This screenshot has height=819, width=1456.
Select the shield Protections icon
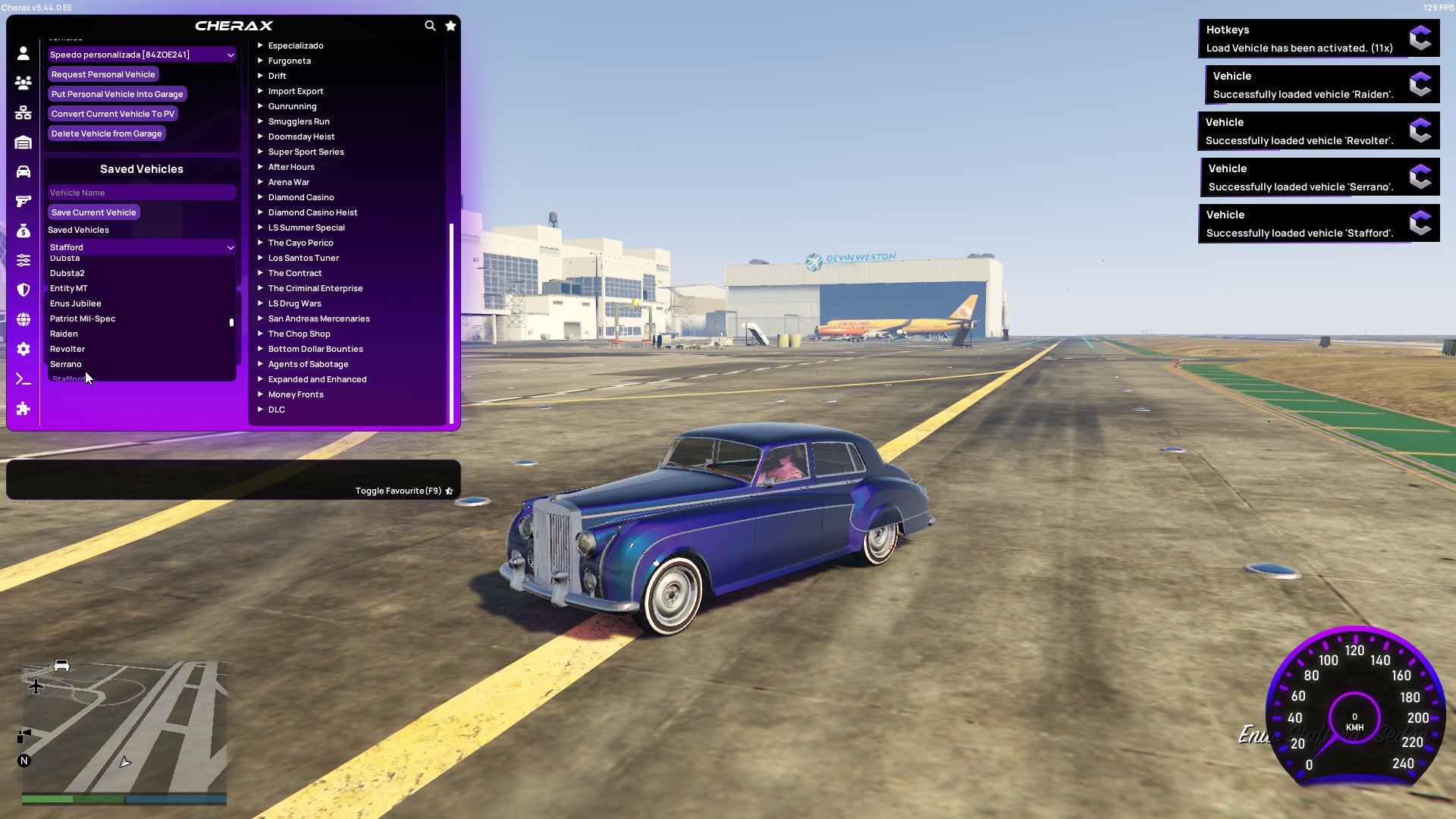click(x=23, y=290)
